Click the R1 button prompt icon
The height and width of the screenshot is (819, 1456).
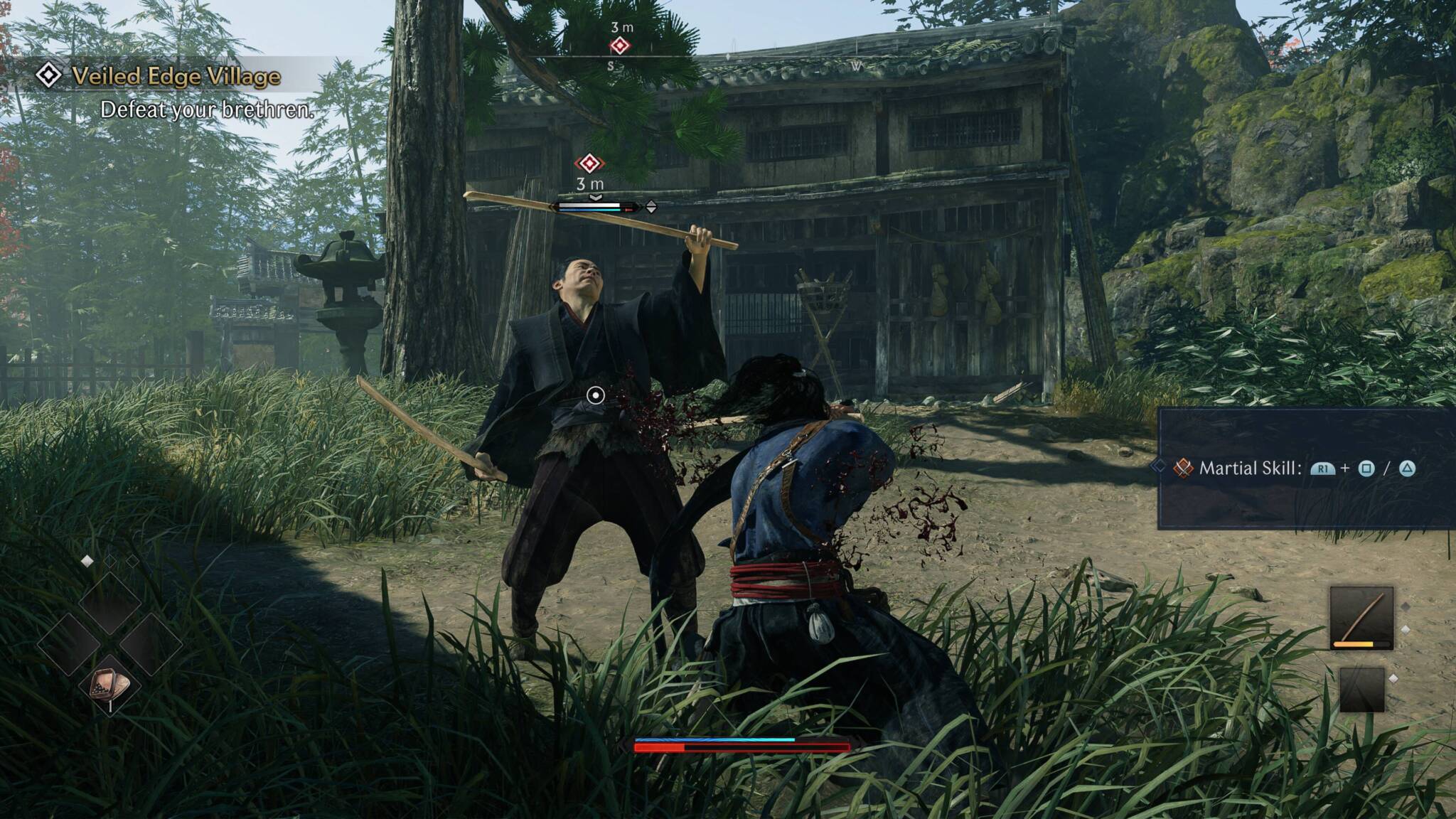1323,469
